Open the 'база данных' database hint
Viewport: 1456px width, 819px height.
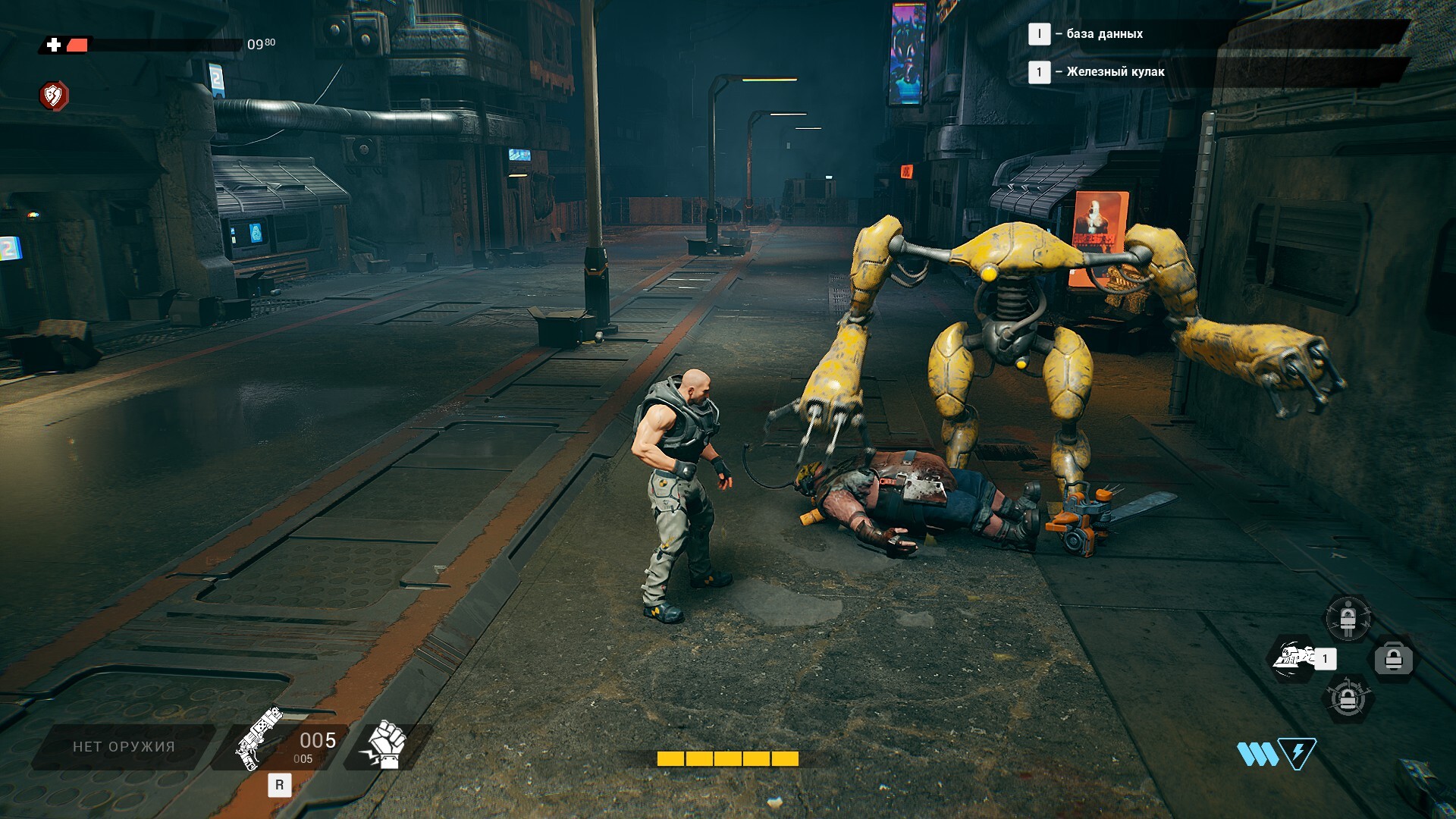point(1104,33)
